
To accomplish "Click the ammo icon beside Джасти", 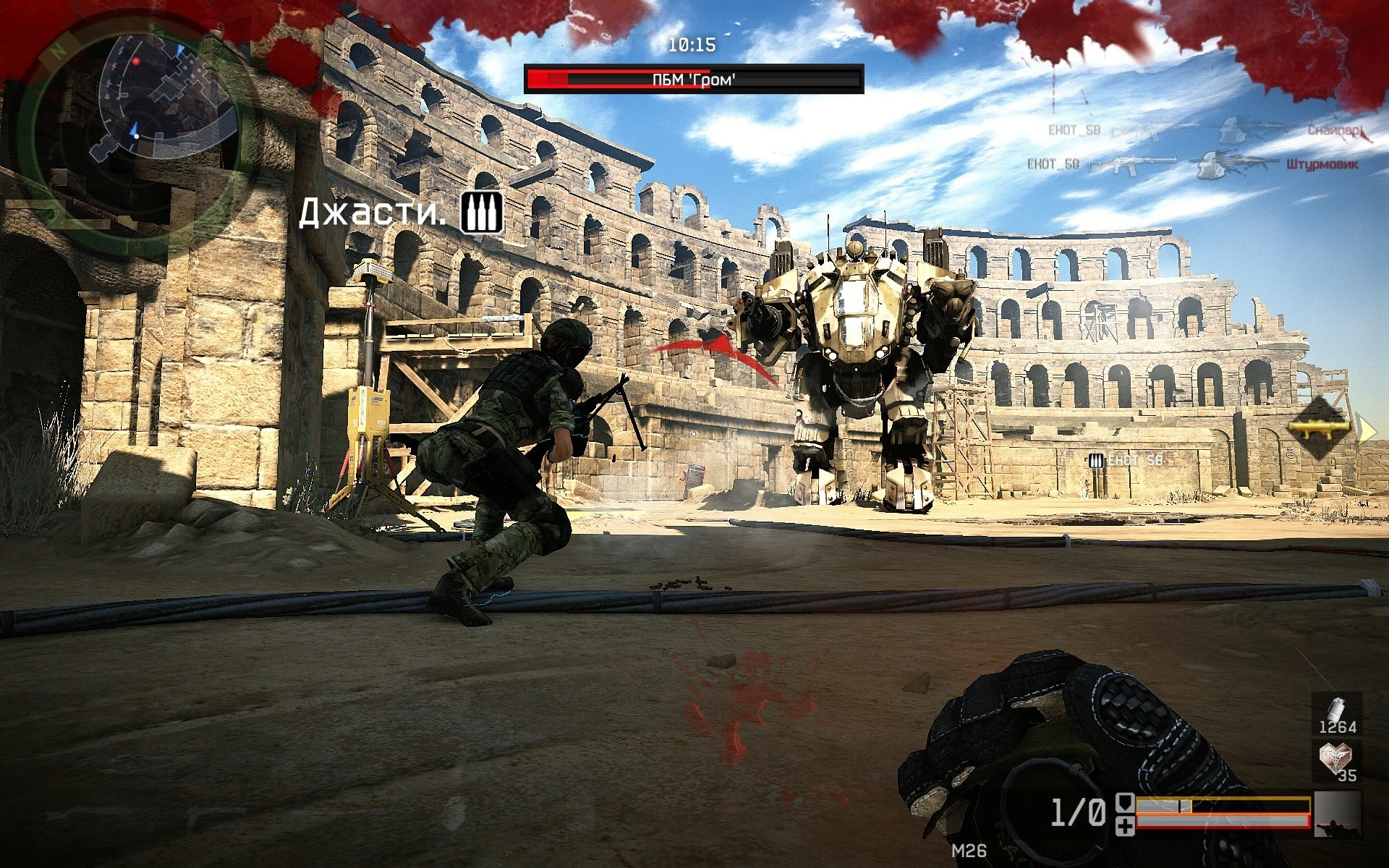I will pos(482,213).
